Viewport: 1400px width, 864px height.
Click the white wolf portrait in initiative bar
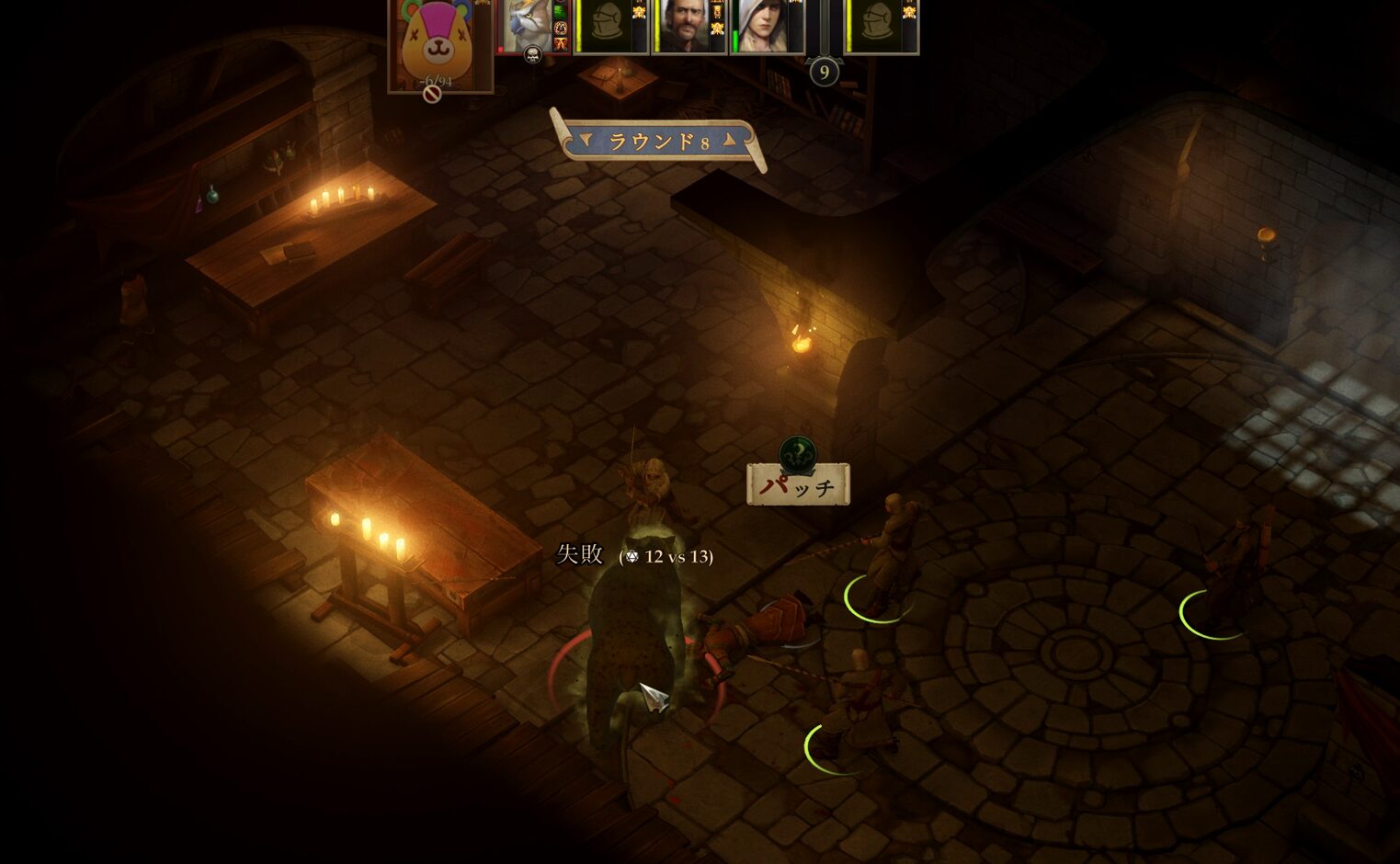[528, 26]
